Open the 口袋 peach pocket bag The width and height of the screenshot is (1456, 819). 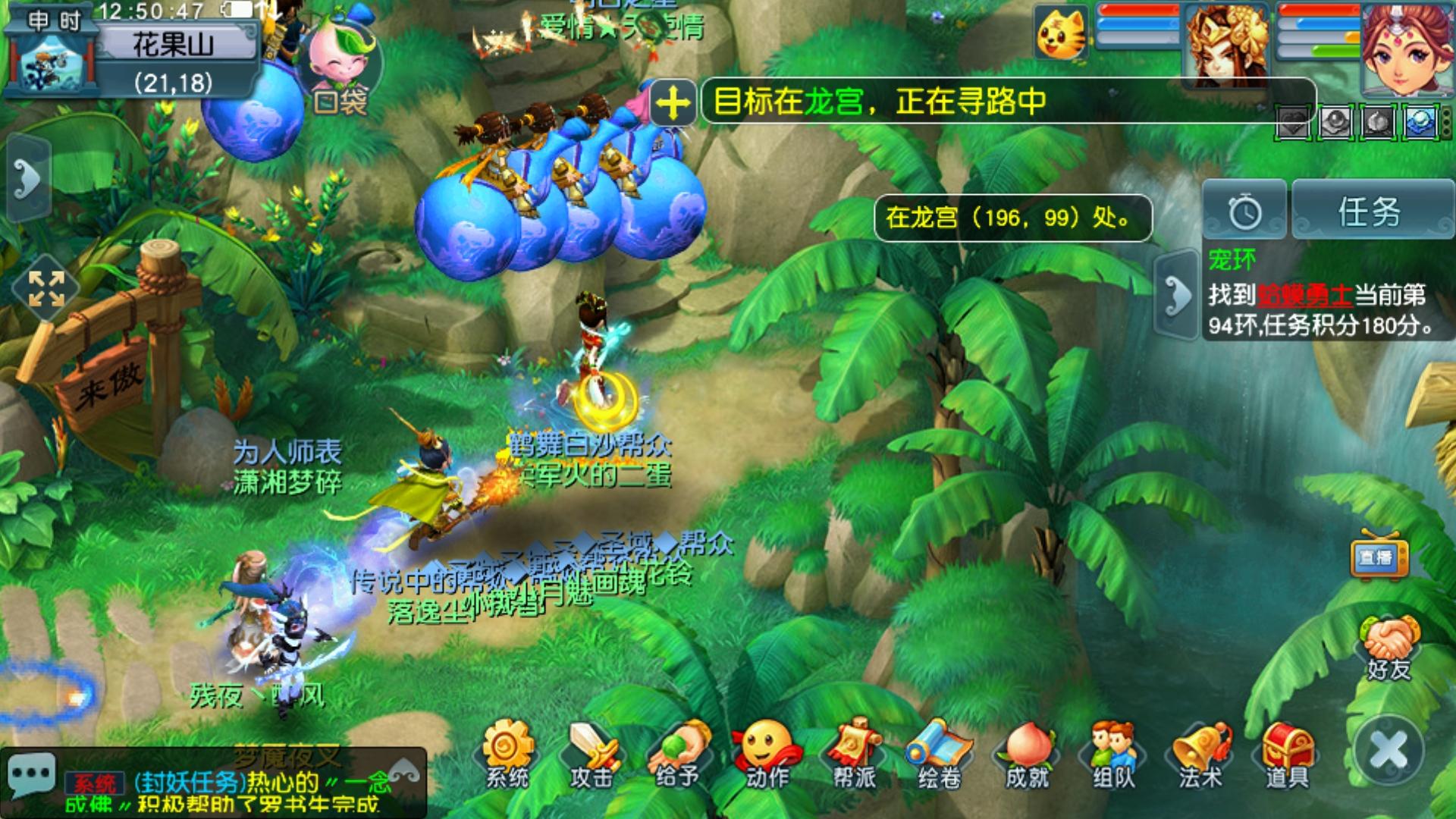pos(341,72)
